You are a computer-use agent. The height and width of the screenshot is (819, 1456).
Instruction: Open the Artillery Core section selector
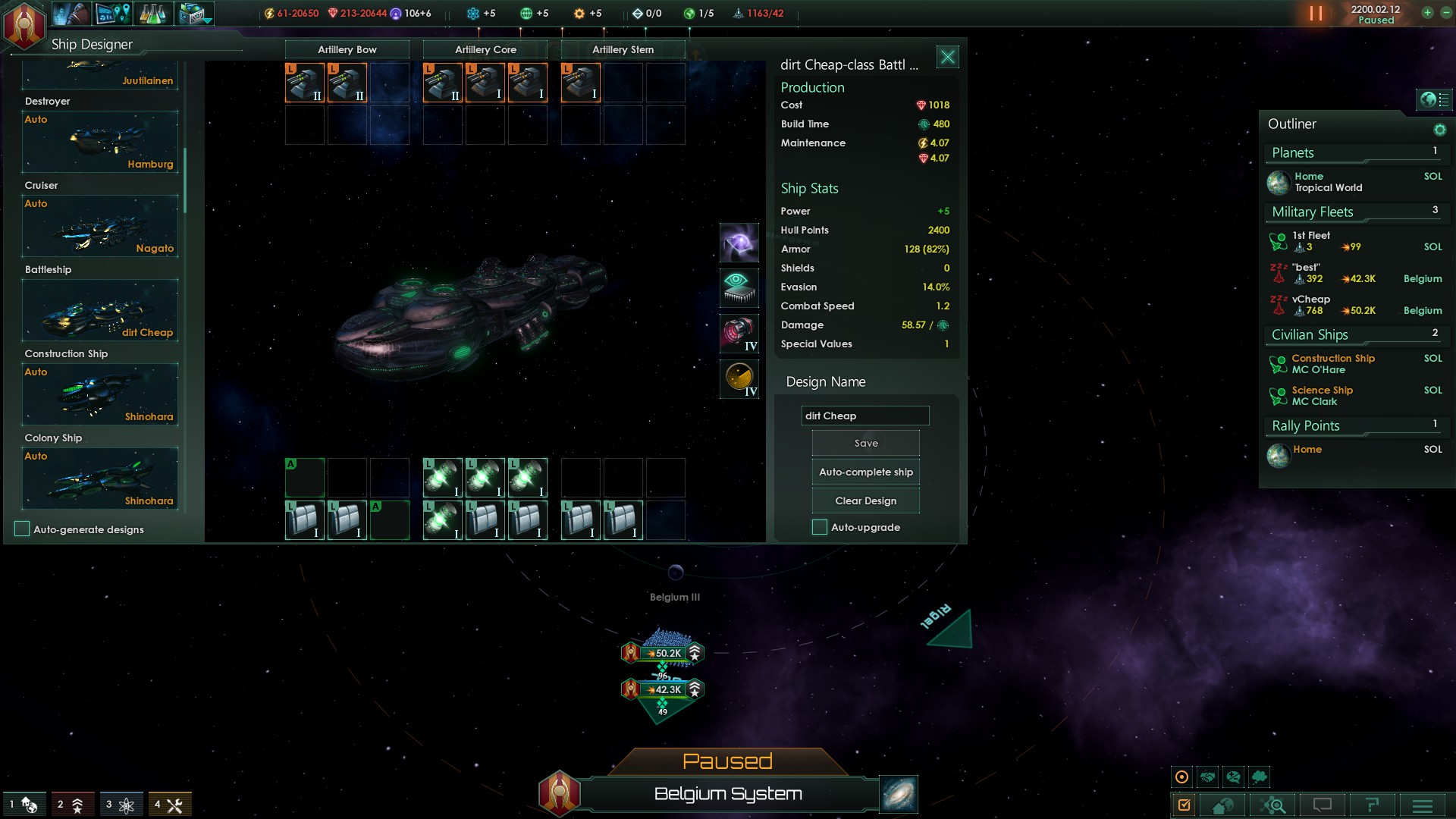click(485, 50)
